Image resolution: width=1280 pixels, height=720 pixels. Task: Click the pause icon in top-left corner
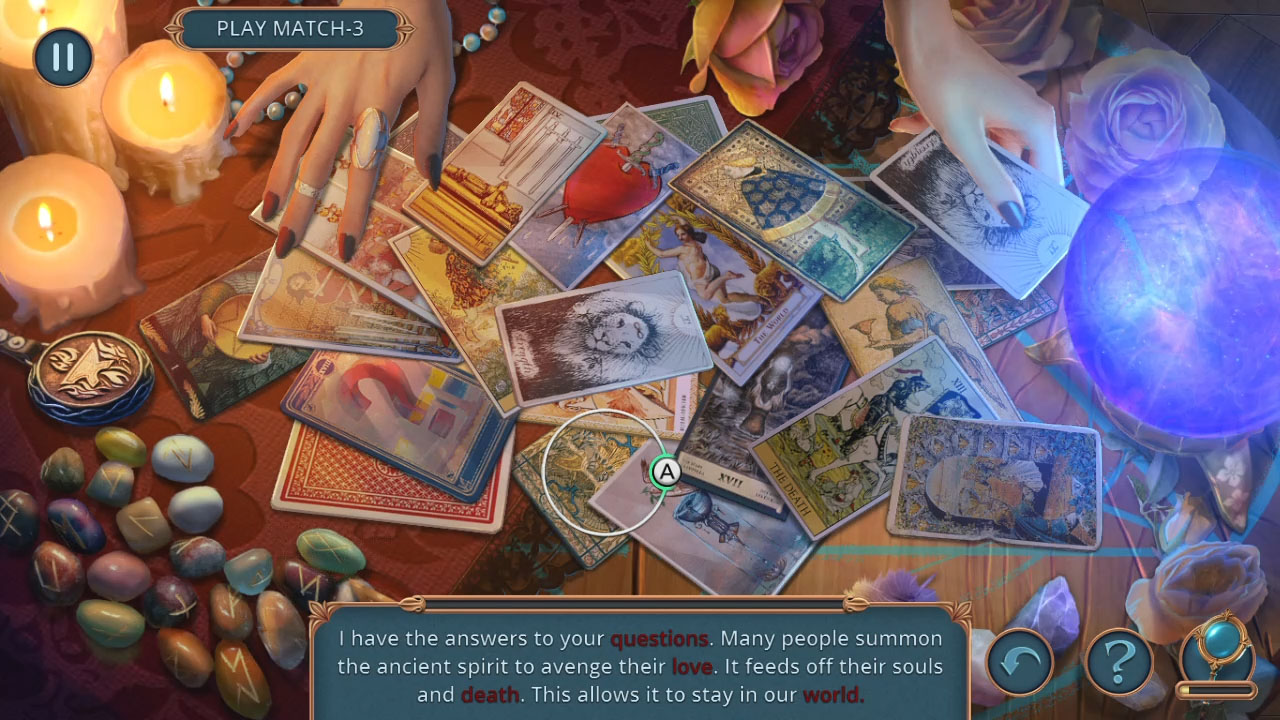[62, 57]
